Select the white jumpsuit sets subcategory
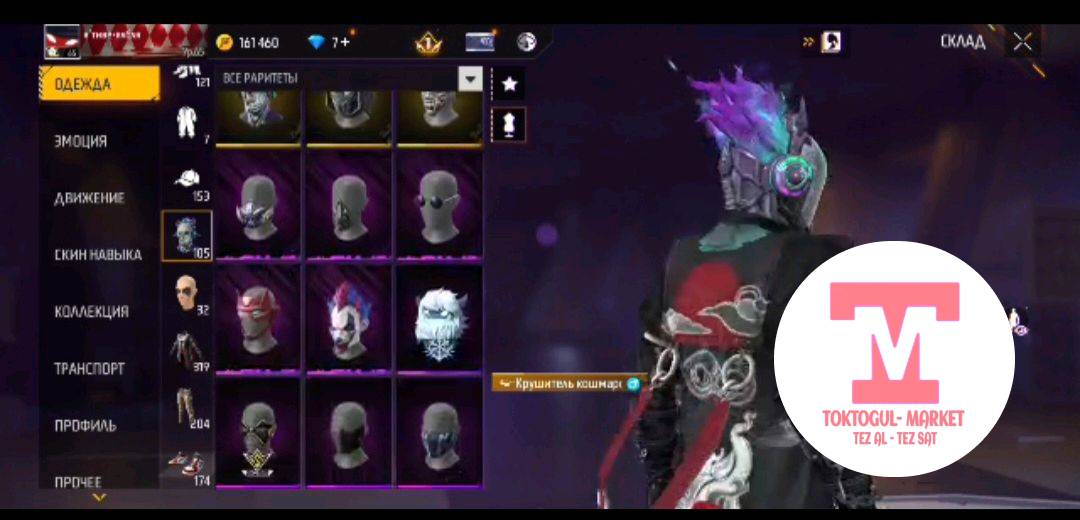 click(x=185, y=124)
